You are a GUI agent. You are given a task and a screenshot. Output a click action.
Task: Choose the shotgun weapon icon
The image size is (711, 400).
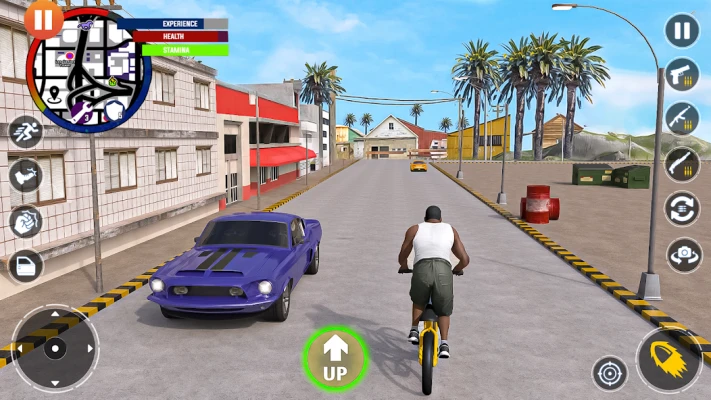682,164
